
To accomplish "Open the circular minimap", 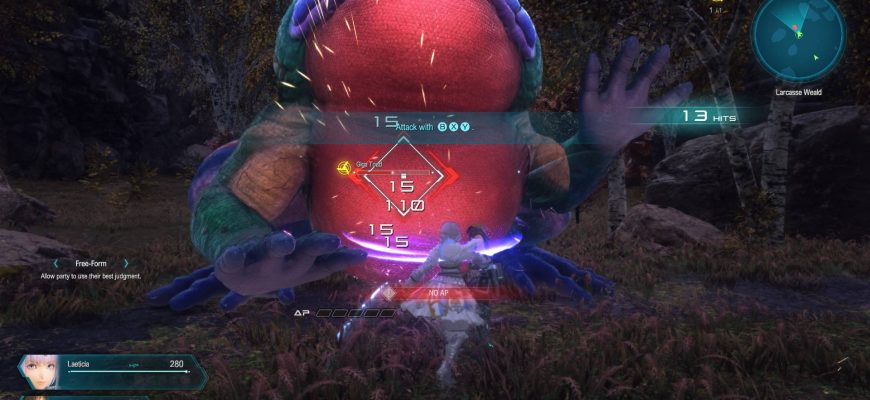I will 799,39.
